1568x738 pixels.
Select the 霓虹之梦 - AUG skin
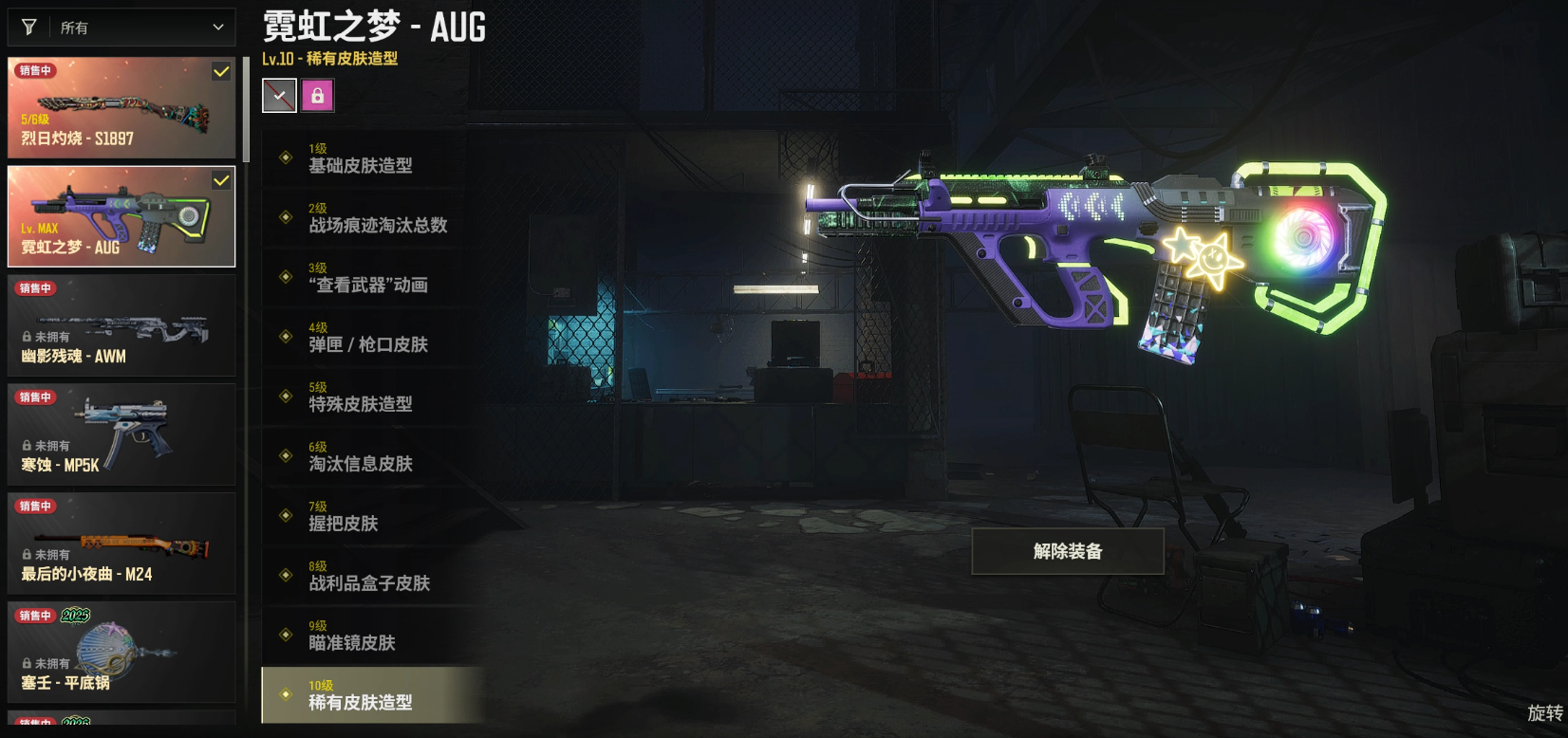pyautogui.click(x=121, y=217)
